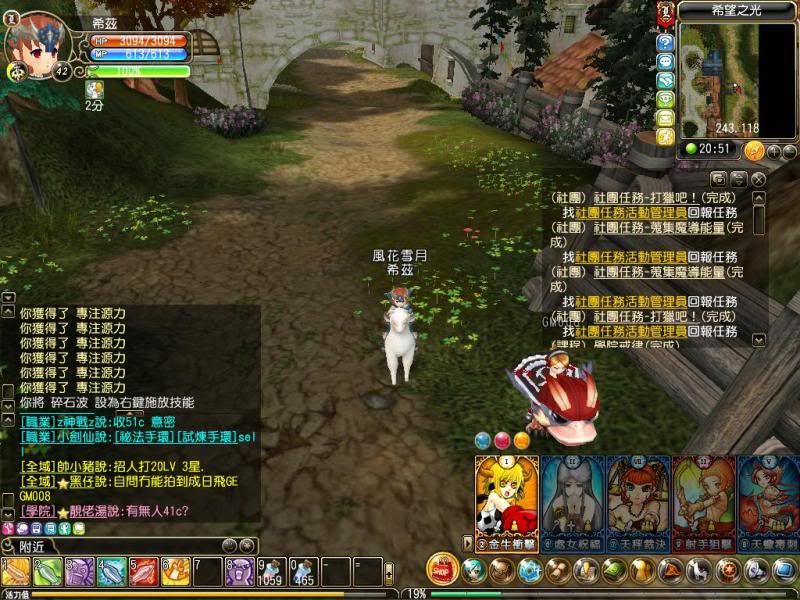
Task: Click the orange compass button below minimap
Action: pyautogui.click(x=754, y=150)
